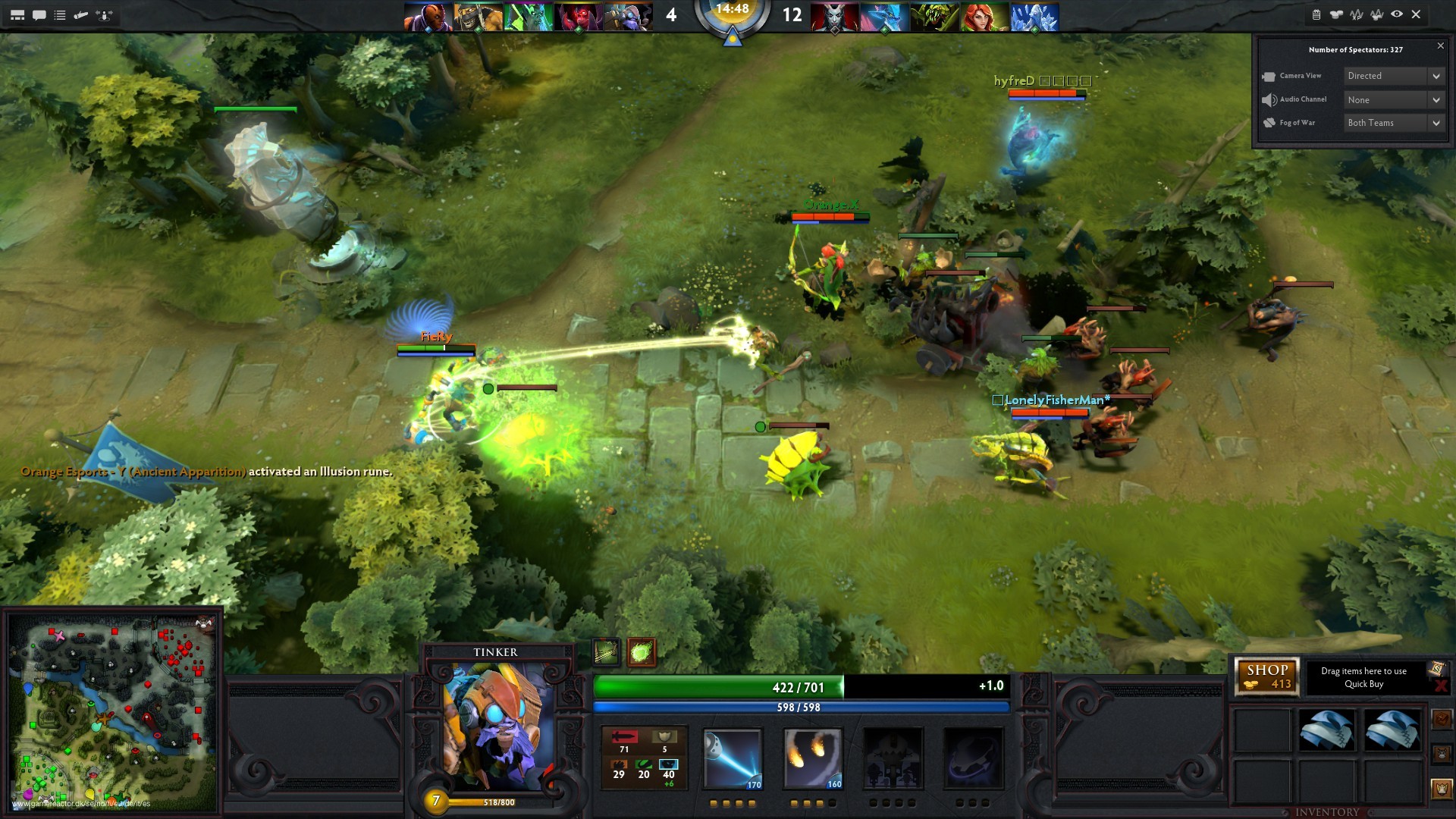Screen dimensions: 1456x819
Task: Toggle the fog of war eye icon
Action: click(x=1397, y=13)
